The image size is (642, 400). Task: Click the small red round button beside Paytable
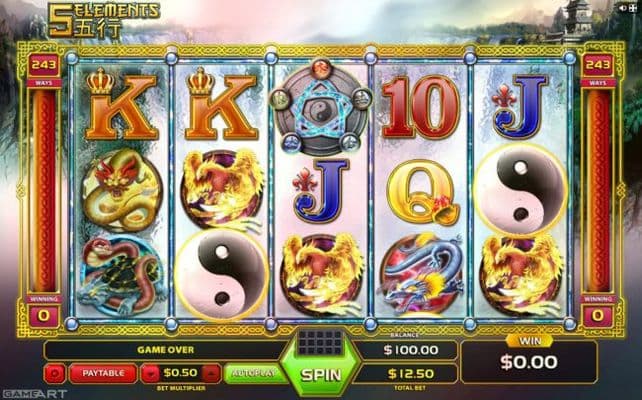(55, 373)
